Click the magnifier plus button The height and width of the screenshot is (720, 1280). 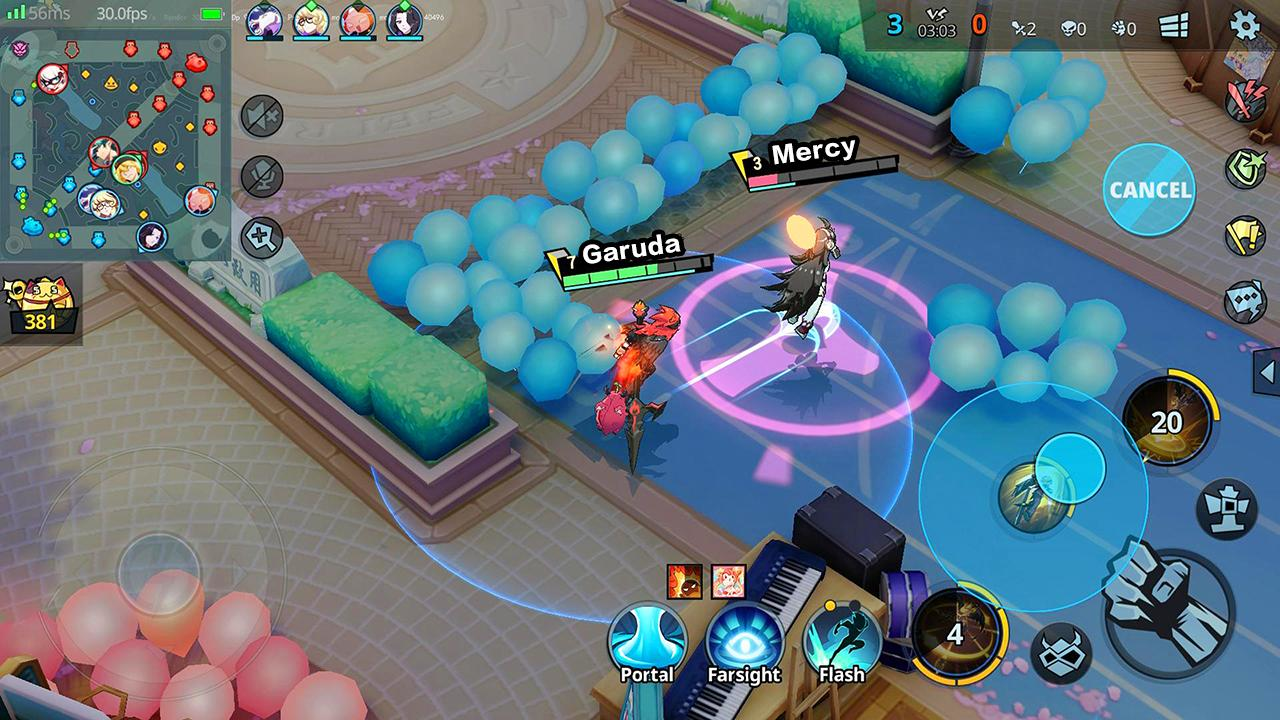pos(262,238)
